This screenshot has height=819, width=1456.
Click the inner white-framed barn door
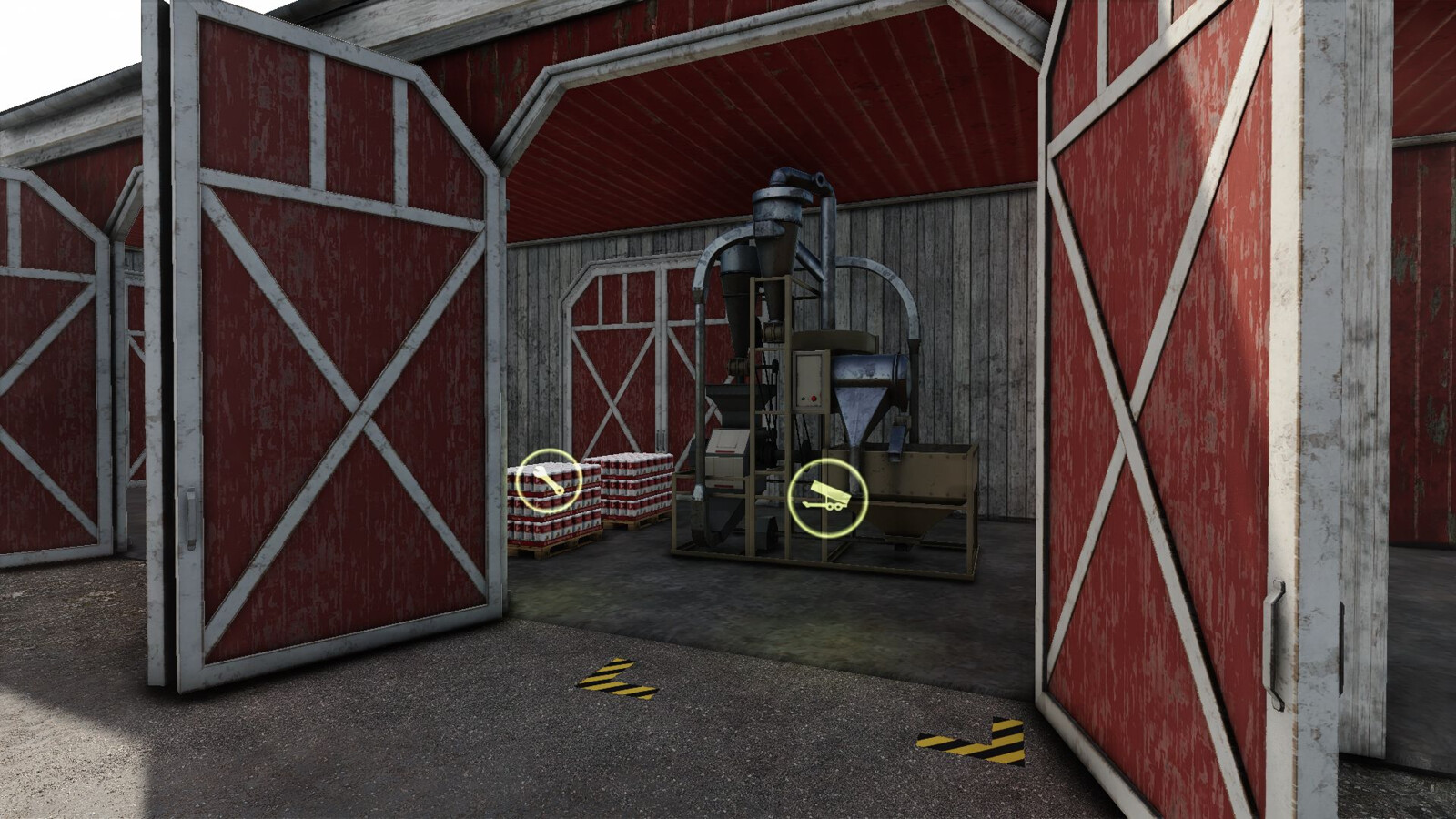(x=628, y=364)
